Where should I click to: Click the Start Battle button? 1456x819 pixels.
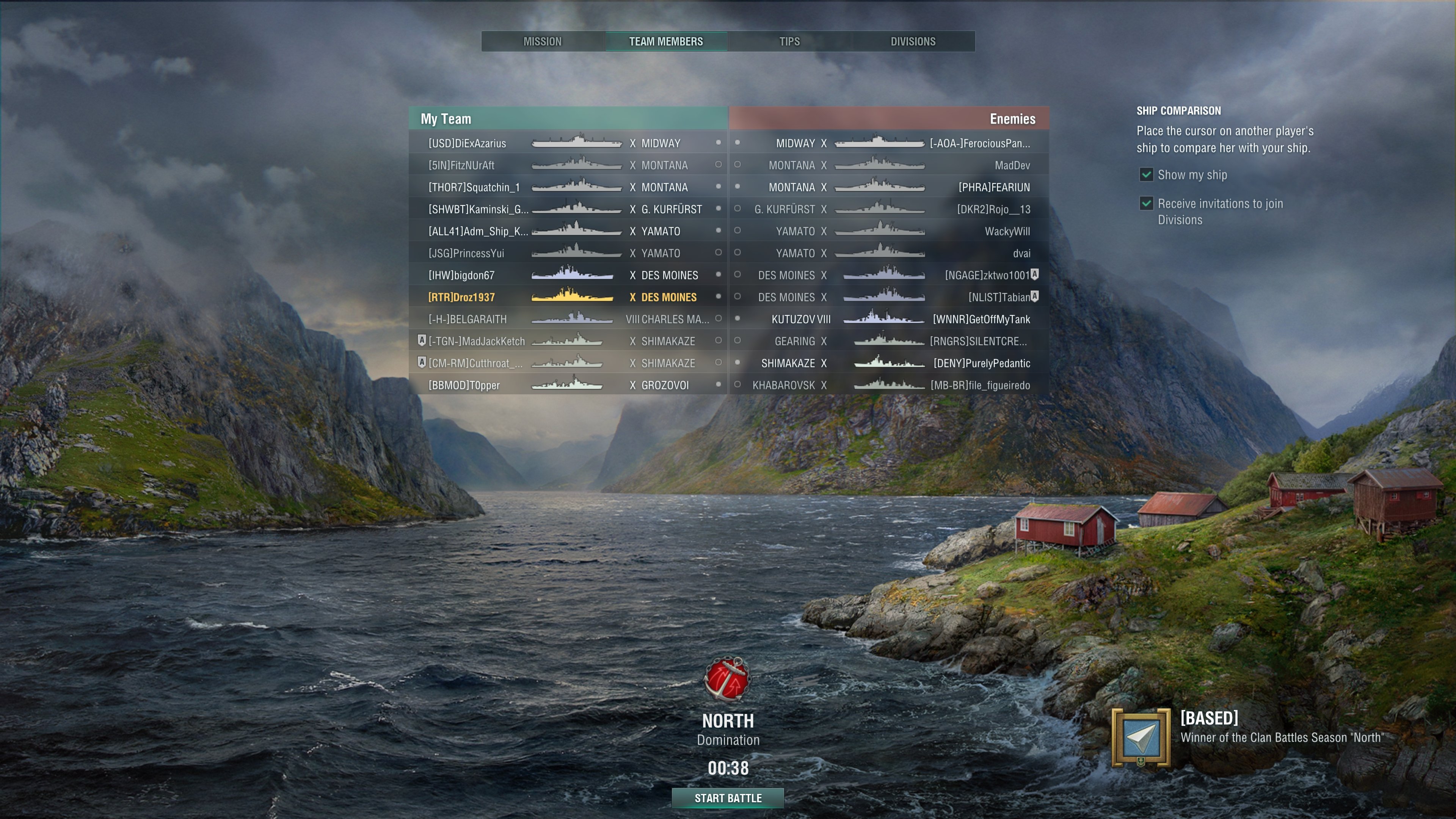pyautogui.click(x=728, y=798)
